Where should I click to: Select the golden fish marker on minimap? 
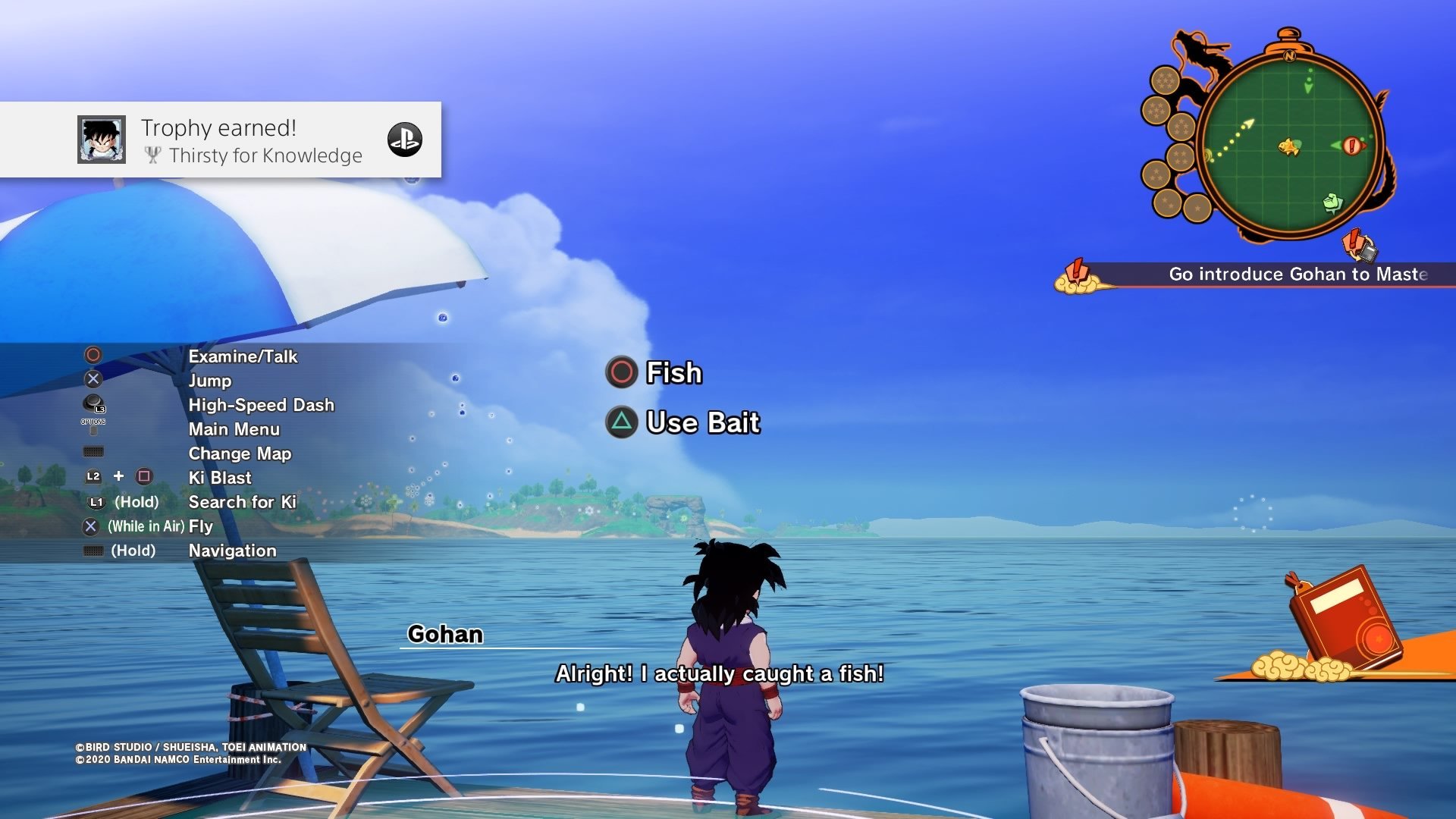pos(1289,146)
